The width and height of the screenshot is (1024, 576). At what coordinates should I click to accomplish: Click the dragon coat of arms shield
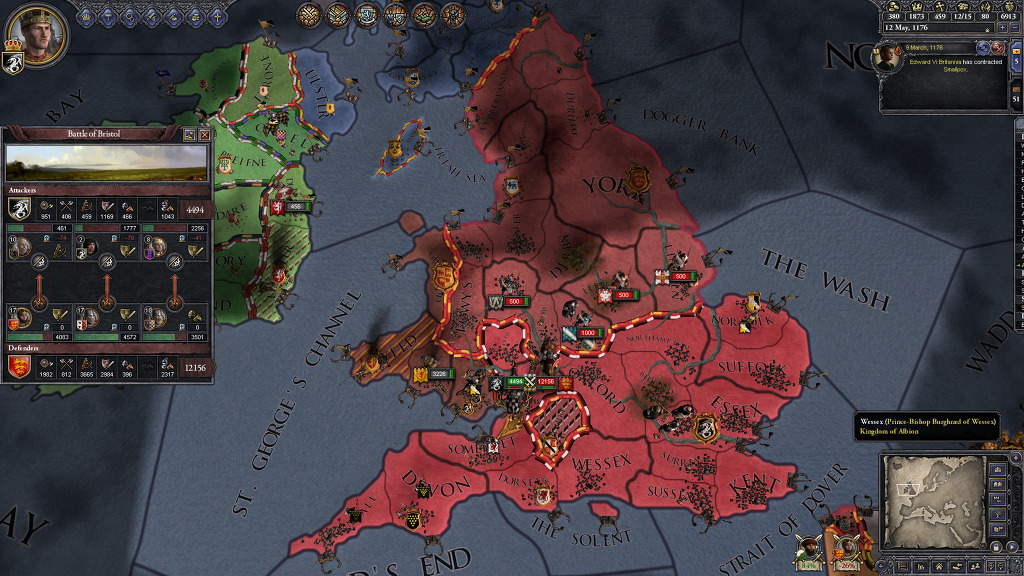14,63
